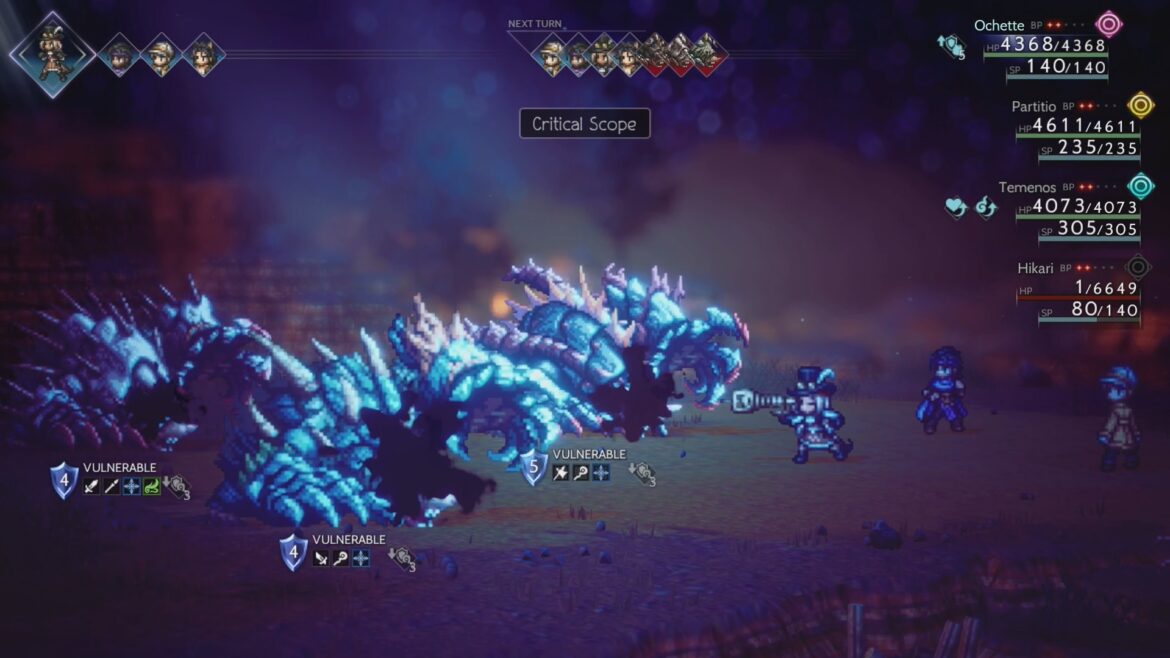The image size is (1170, 658).
Task: Click Hikari's dark latent power icon
Action: pos(1138,267)
